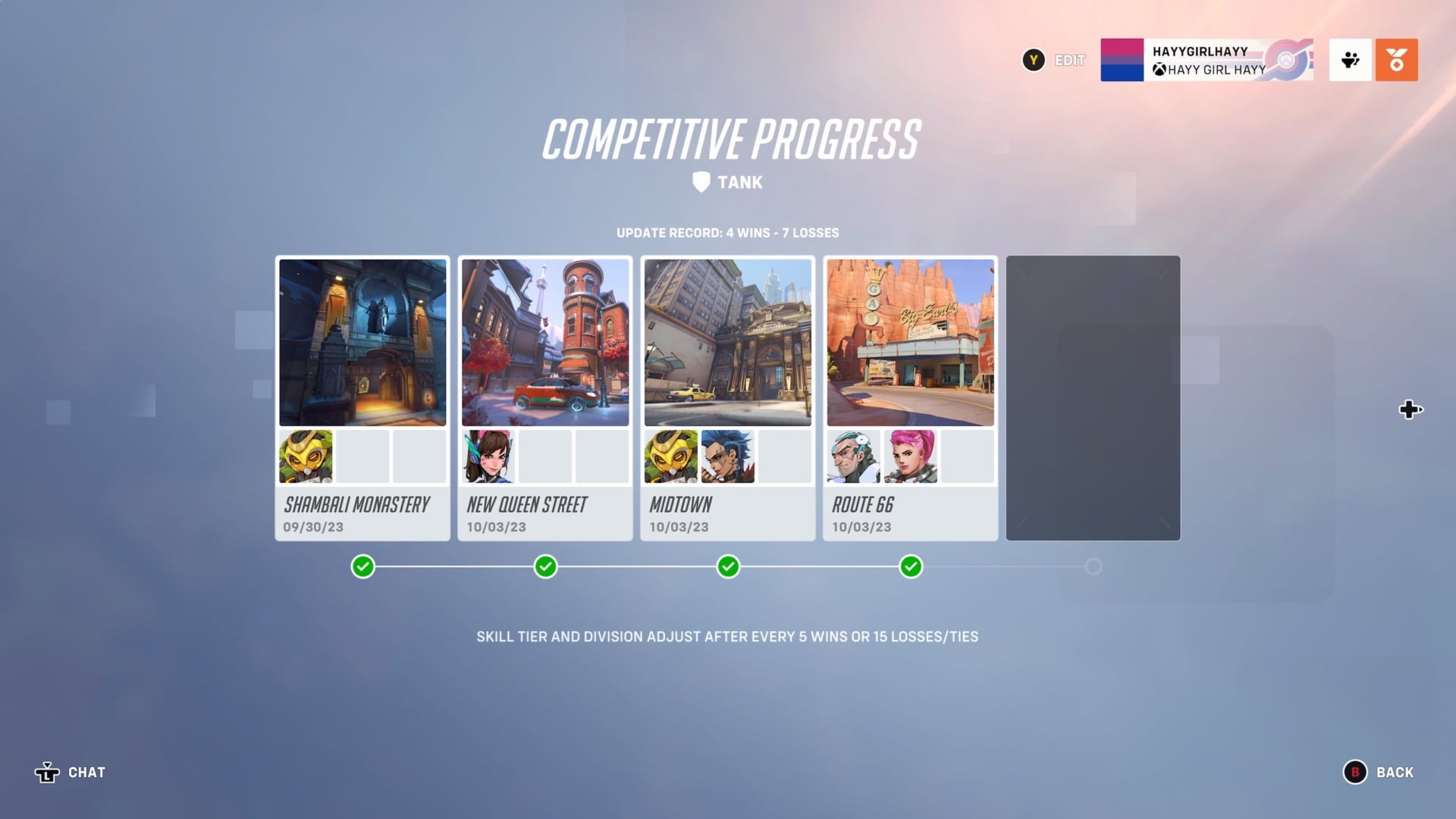Click the Zarya portrait on Route 66 card

(x=910, y=457)
